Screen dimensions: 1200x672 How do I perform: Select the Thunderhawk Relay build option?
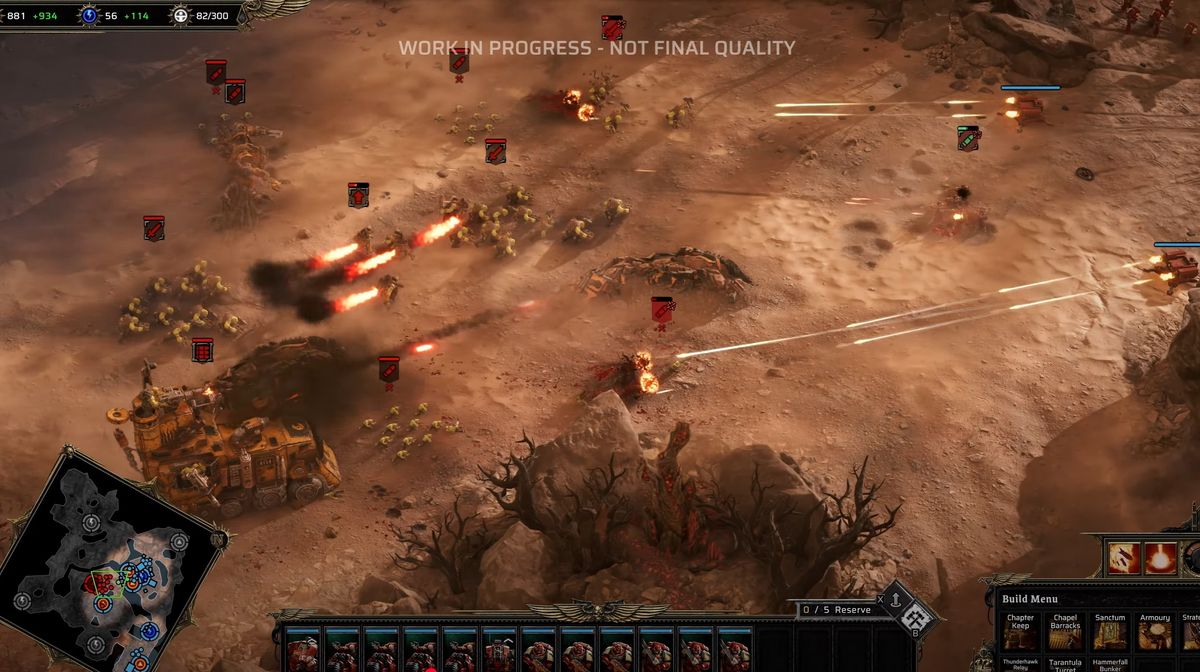click(x=1020, y=665)
